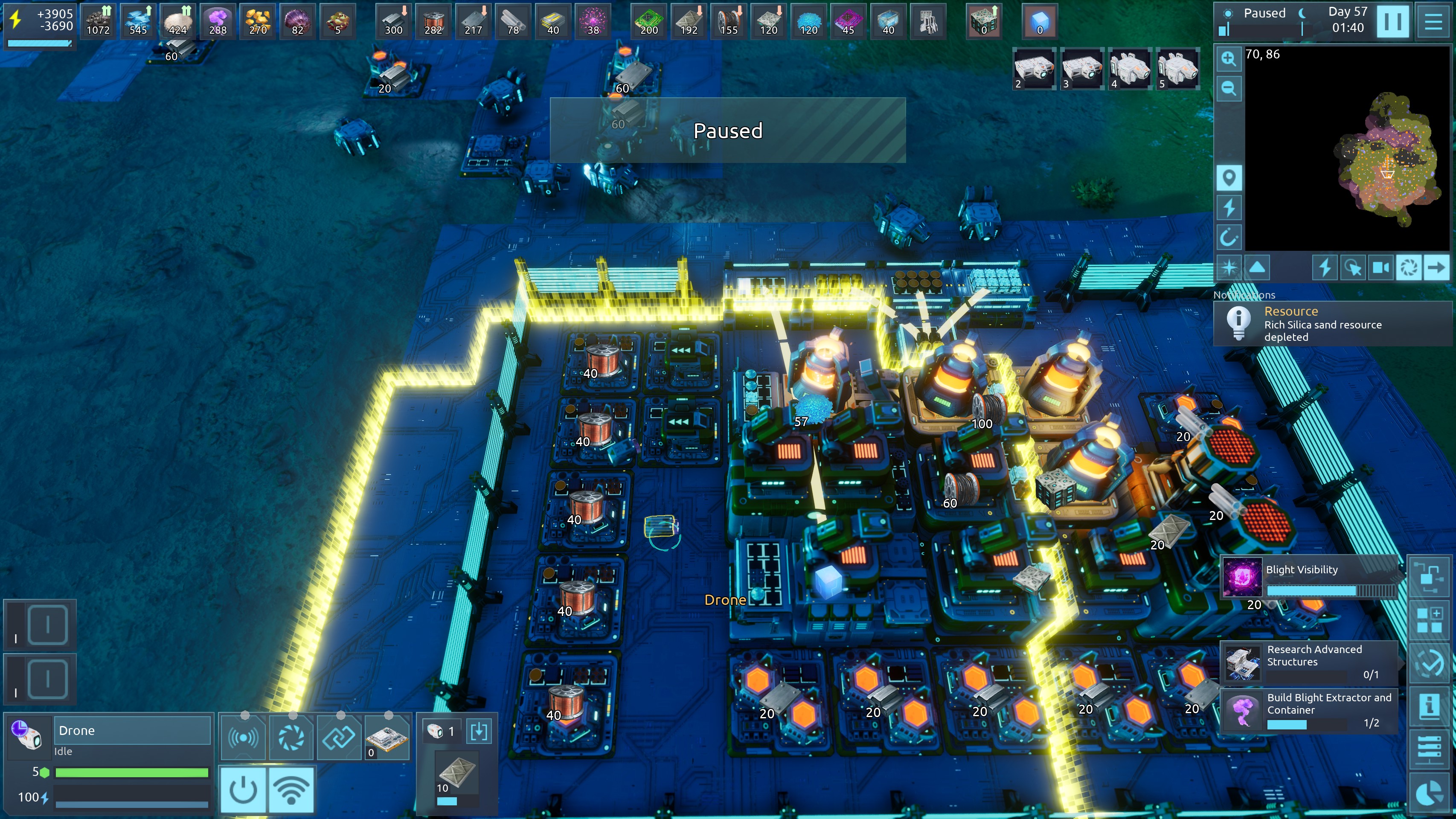Click the magnet icon beside the minimap

(1228, 238)
